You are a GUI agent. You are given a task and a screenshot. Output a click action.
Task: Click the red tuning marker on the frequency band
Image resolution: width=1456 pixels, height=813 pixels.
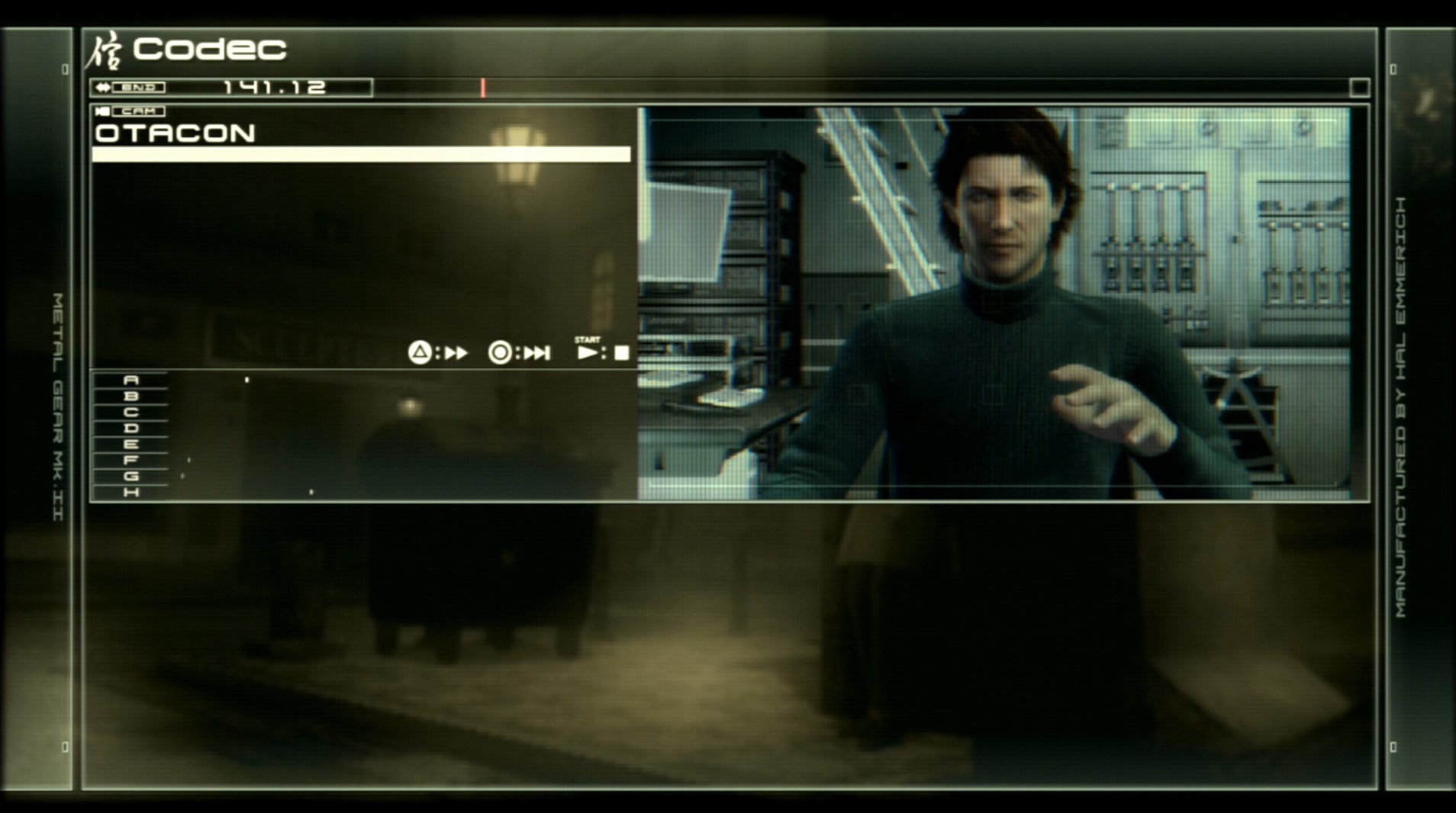pyautogui.click(x=483, y=88)
